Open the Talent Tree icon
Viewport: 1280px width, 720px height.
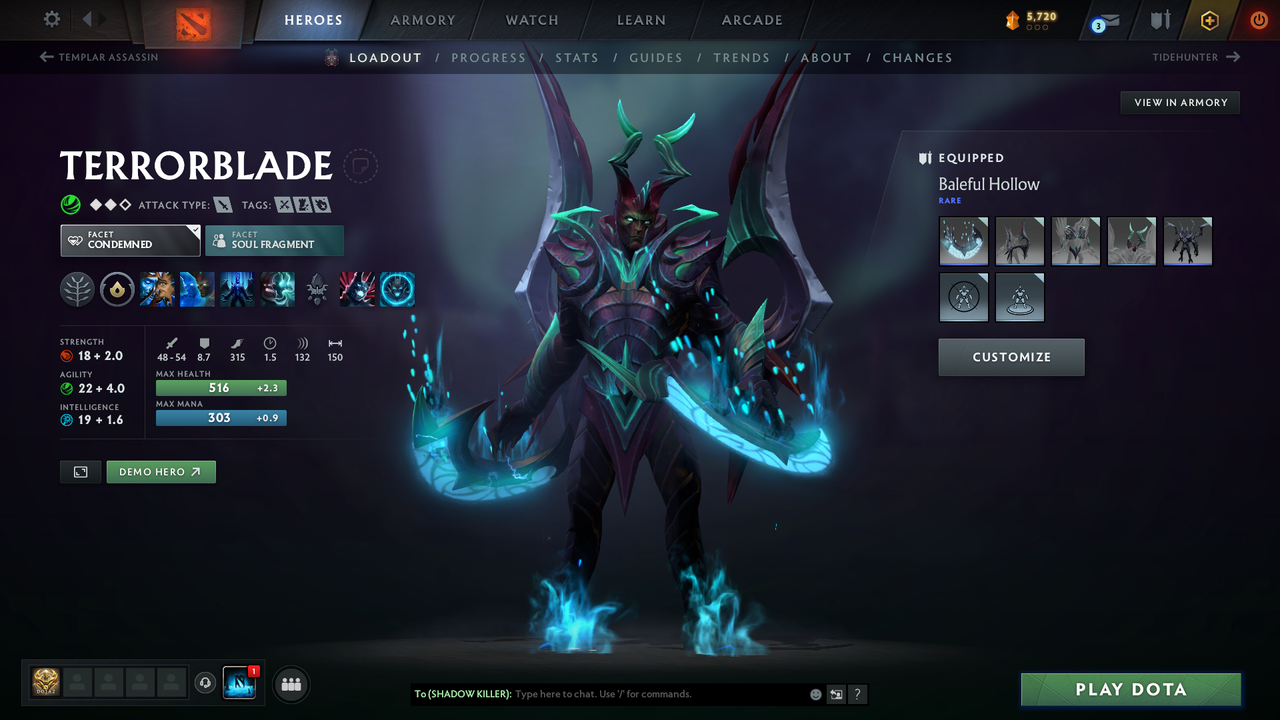click(77, 289)
